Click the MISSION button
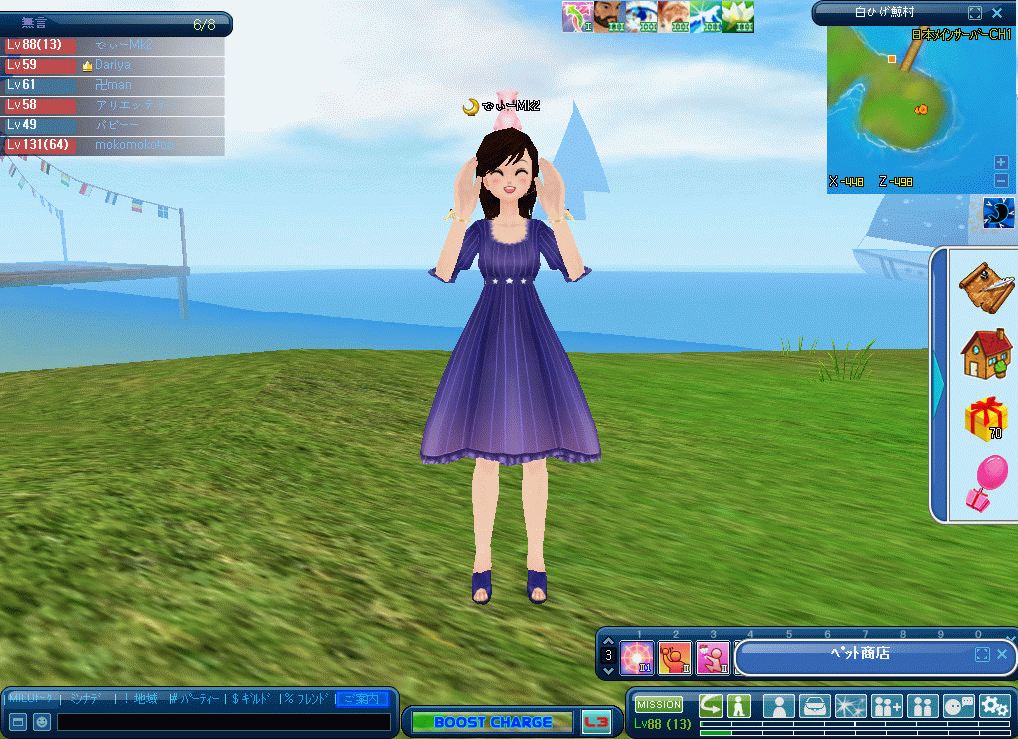This screenshot has height=739, width=1018. click(659, 705)
